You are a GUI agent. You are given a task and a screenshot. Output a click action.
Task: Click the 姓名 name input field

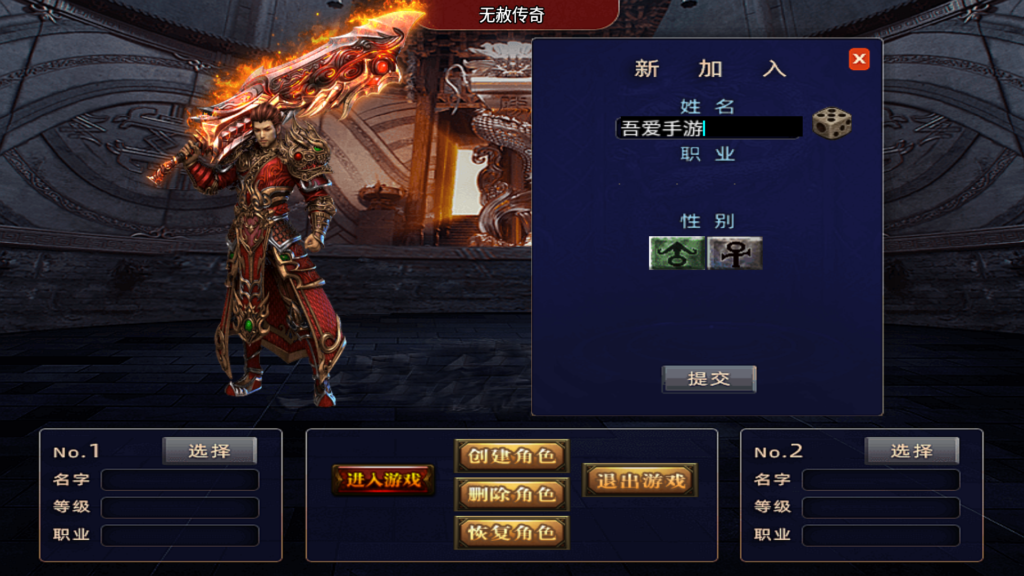(x=709, y=128)
